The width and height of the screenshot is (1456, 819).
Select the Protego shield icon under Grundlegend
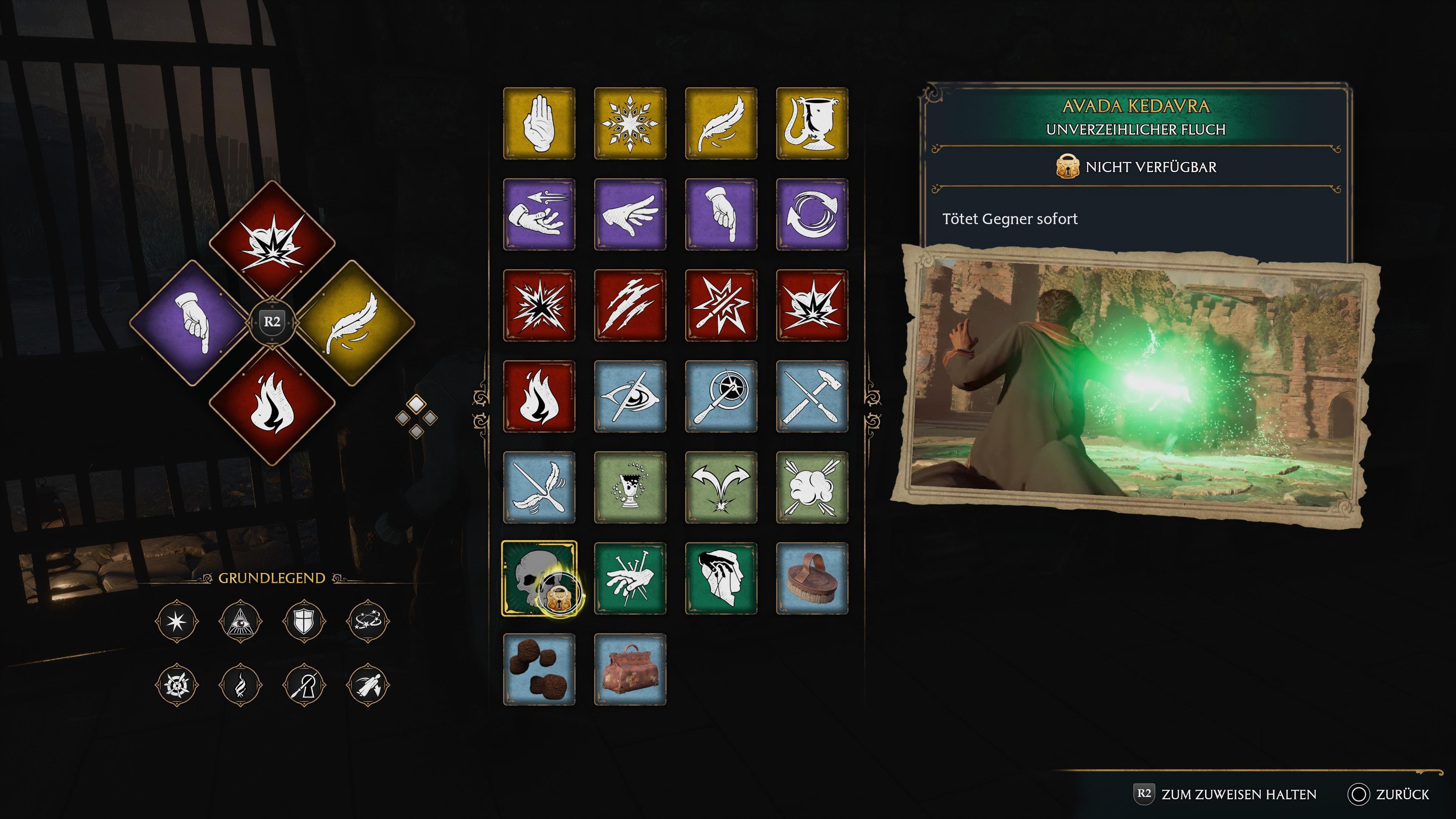pos(304,621)
